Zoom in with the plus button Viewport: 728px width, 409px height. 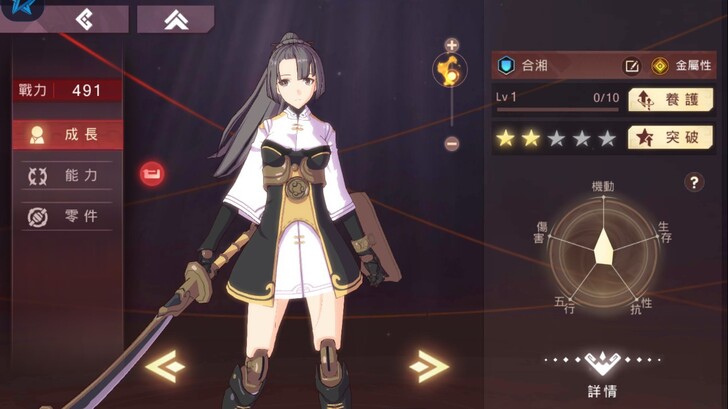coord(451,45)
